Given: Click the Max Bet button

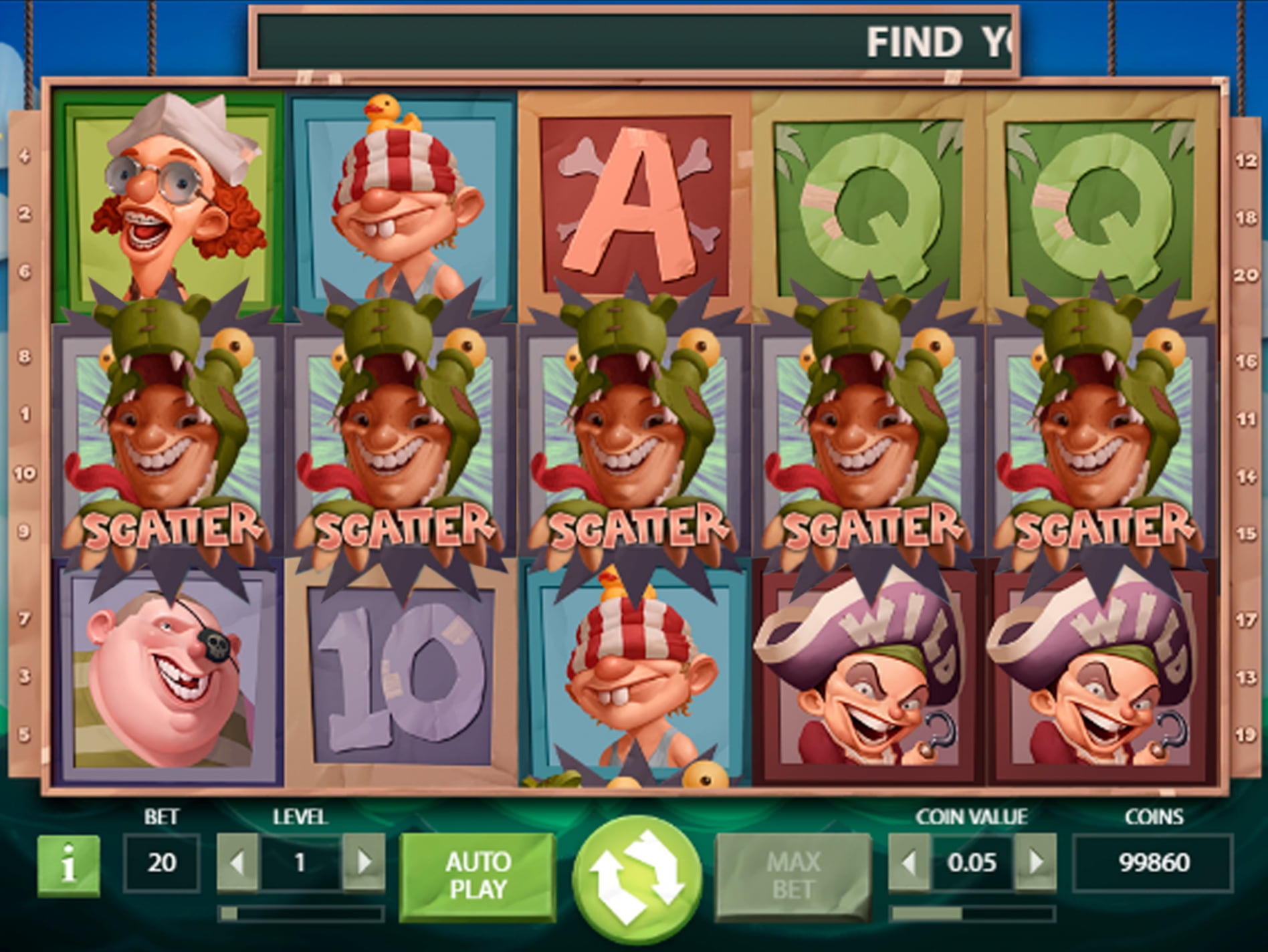Looking at the screenshot, I should (793, 875).
